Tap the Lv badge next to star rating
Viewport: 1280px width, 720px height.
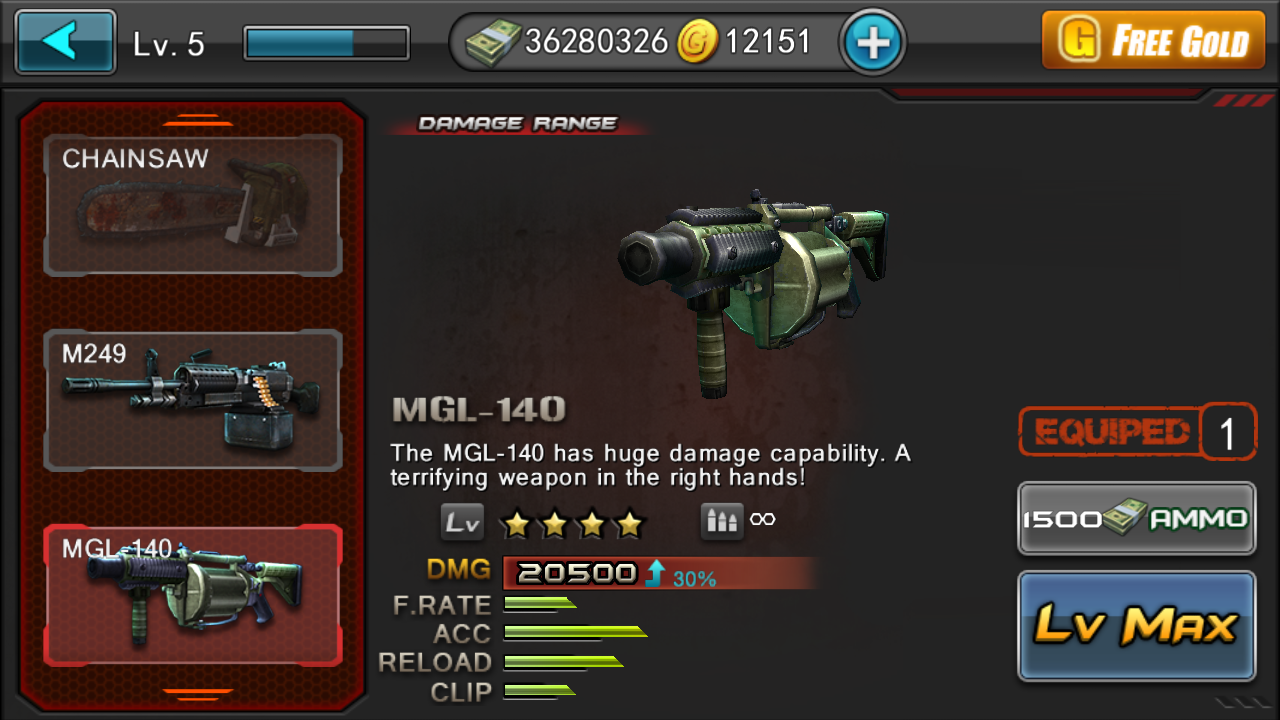(464, 521)
